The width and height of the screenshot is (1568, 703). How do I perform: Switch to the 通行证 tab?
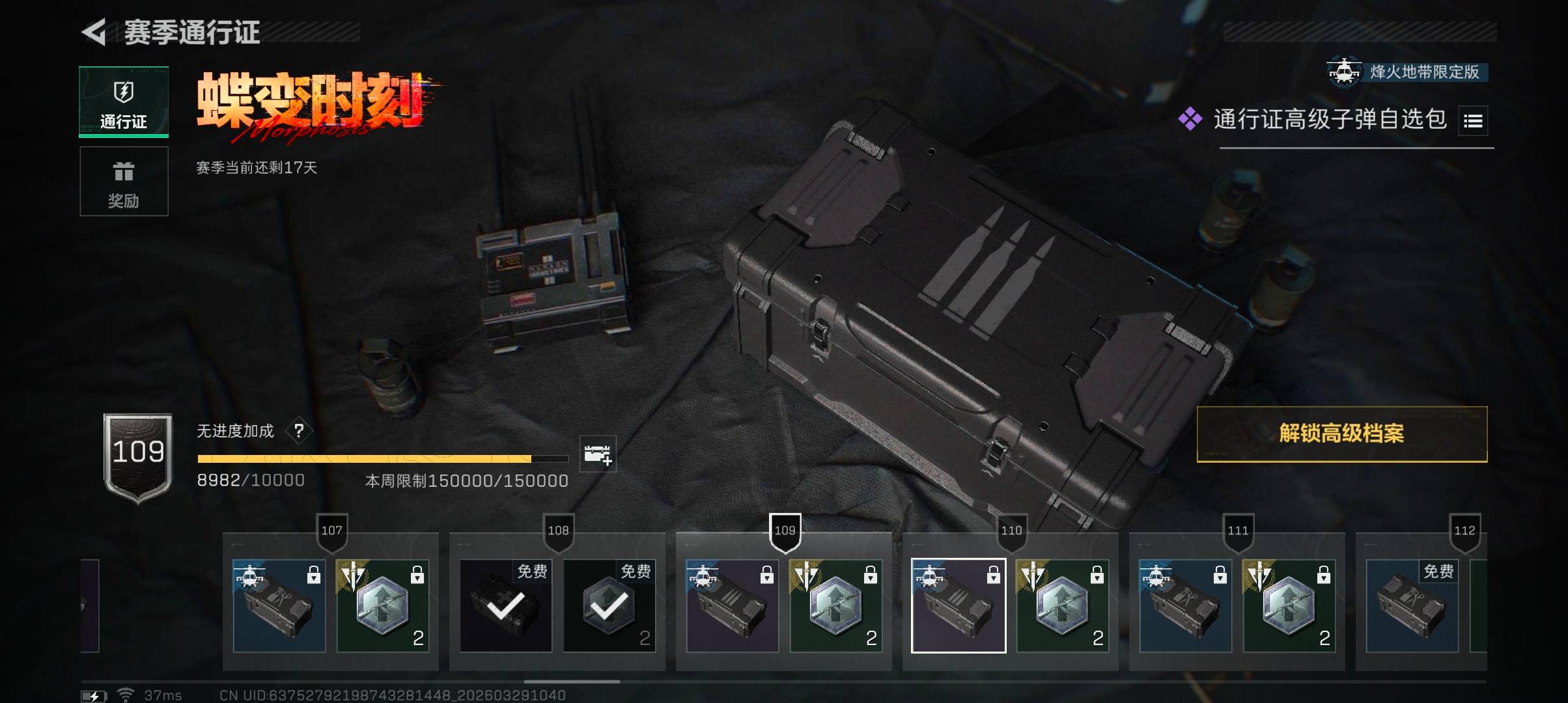tap(124, 102)
